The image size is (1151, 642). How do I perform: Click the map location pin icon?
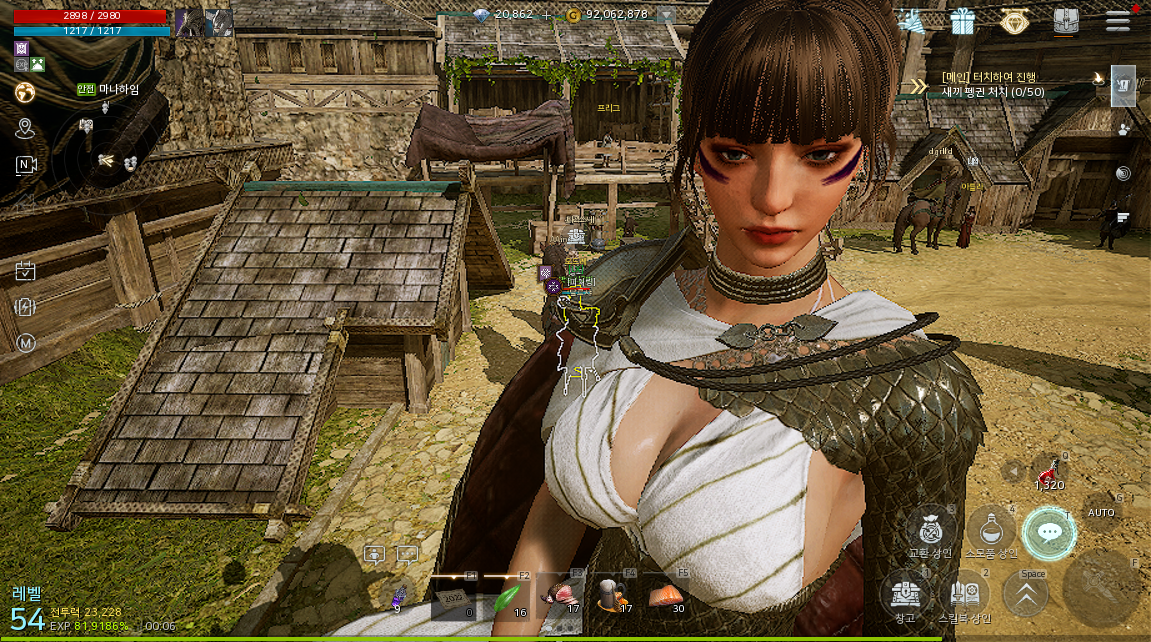25,128
